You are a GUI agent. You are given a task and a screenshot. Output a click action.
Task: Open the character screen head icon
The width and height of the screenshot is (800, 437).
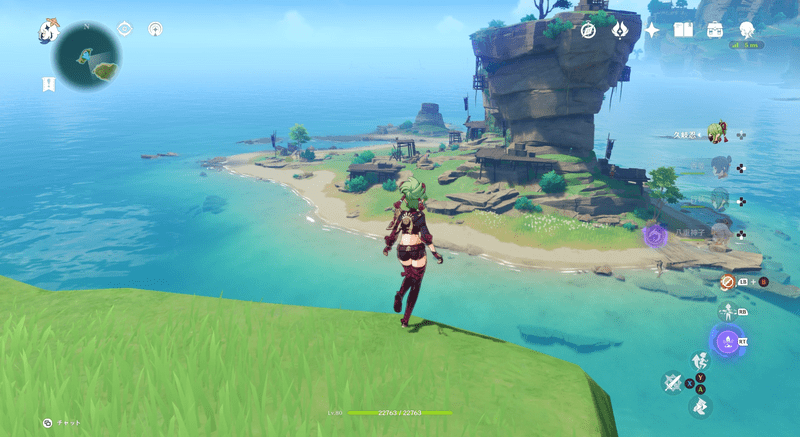click(x=747, y=30)
